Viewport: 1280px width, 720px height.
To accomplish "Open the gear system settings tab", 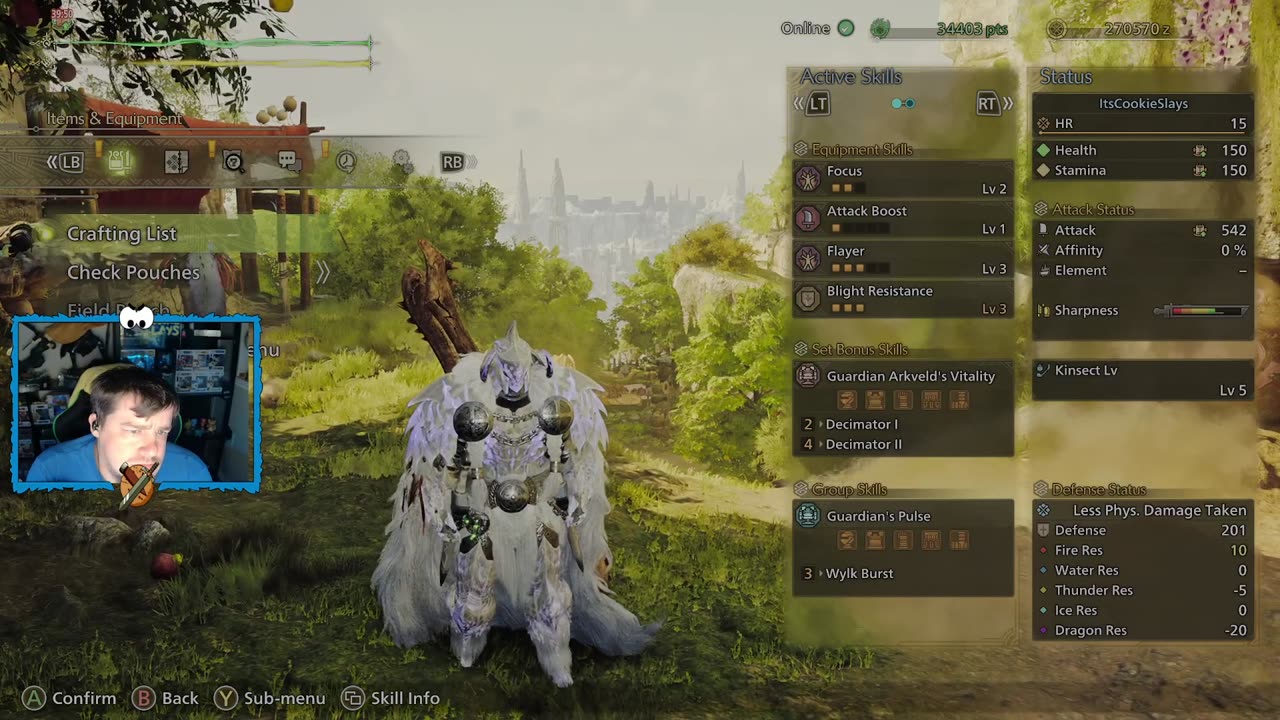I will (x=401, y=161).
